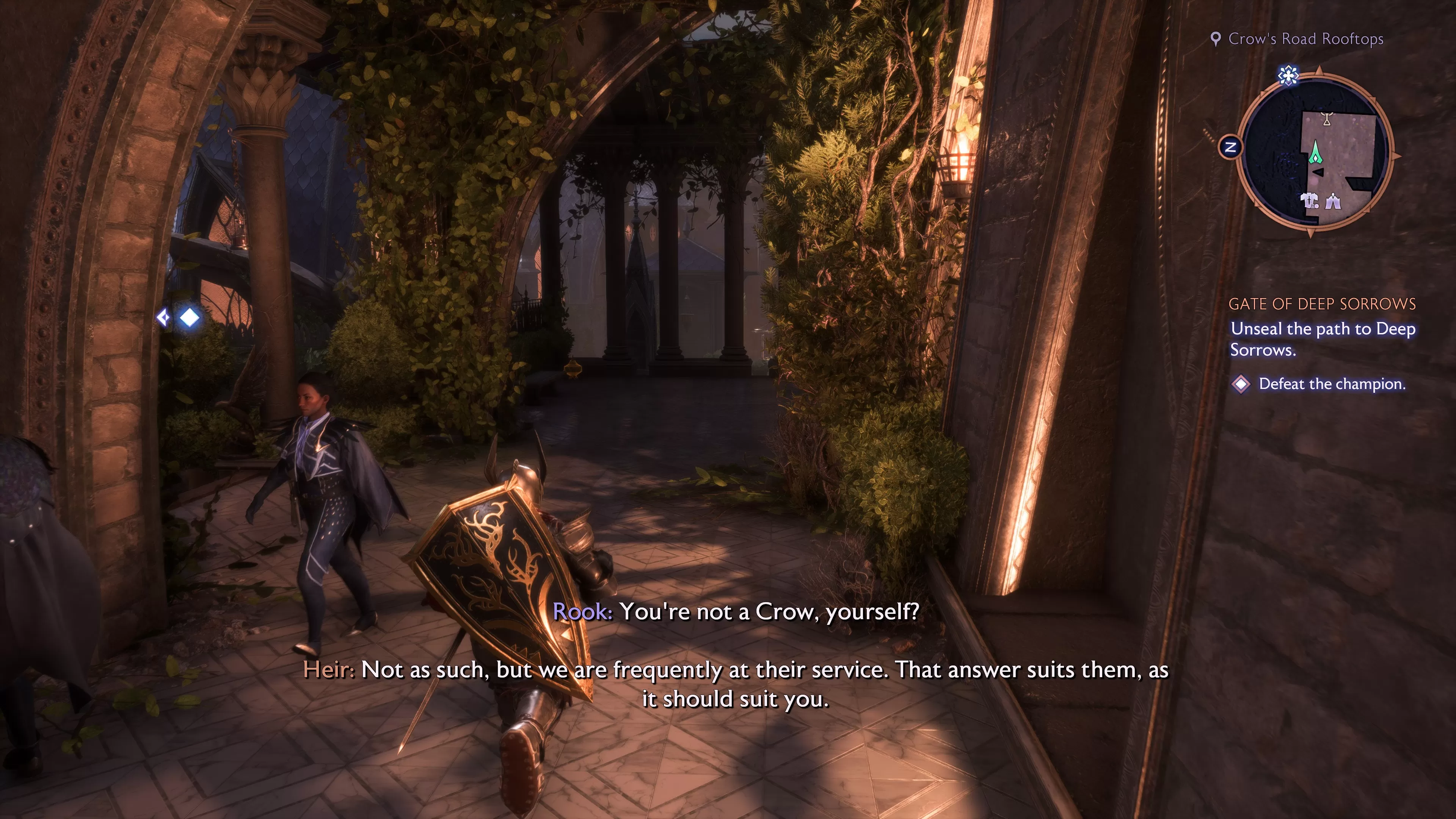Click the white diamond objective waypoint marker

189,318
